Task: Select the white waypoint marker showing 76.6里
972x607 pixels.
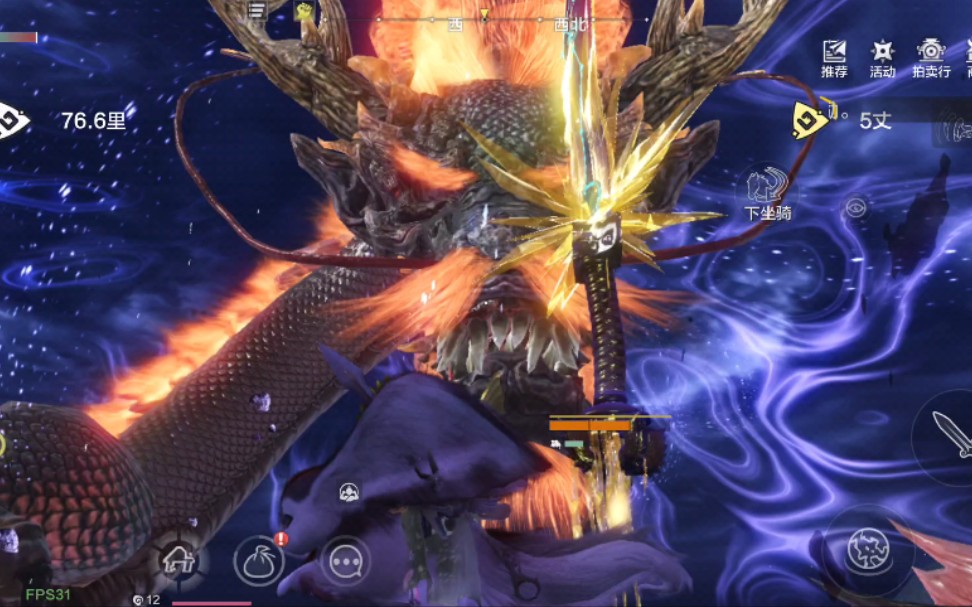Action: [x=14, y=121]
